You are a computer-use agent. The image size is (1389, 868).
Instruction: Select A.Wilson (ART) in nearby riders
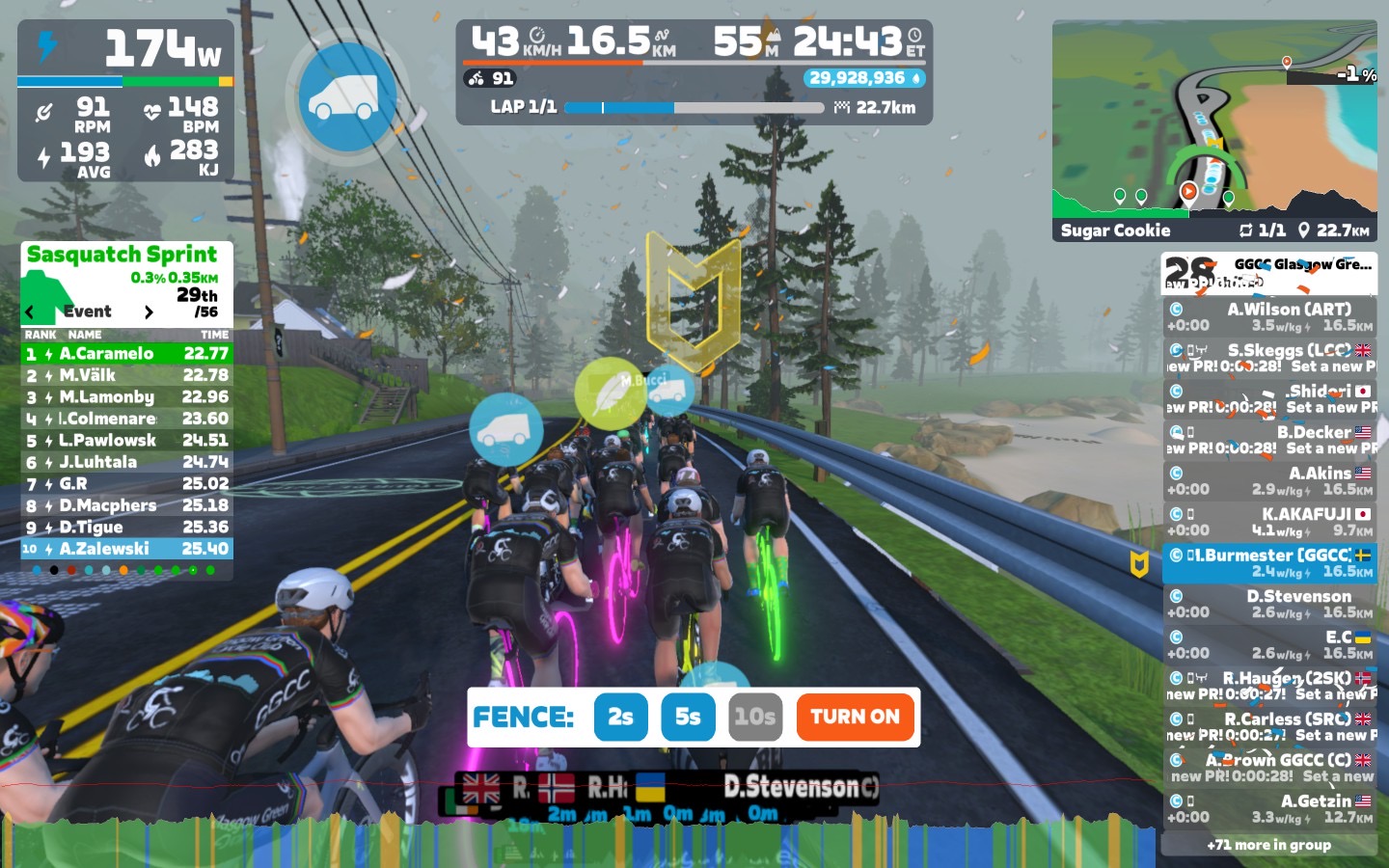click(1269, 317)
